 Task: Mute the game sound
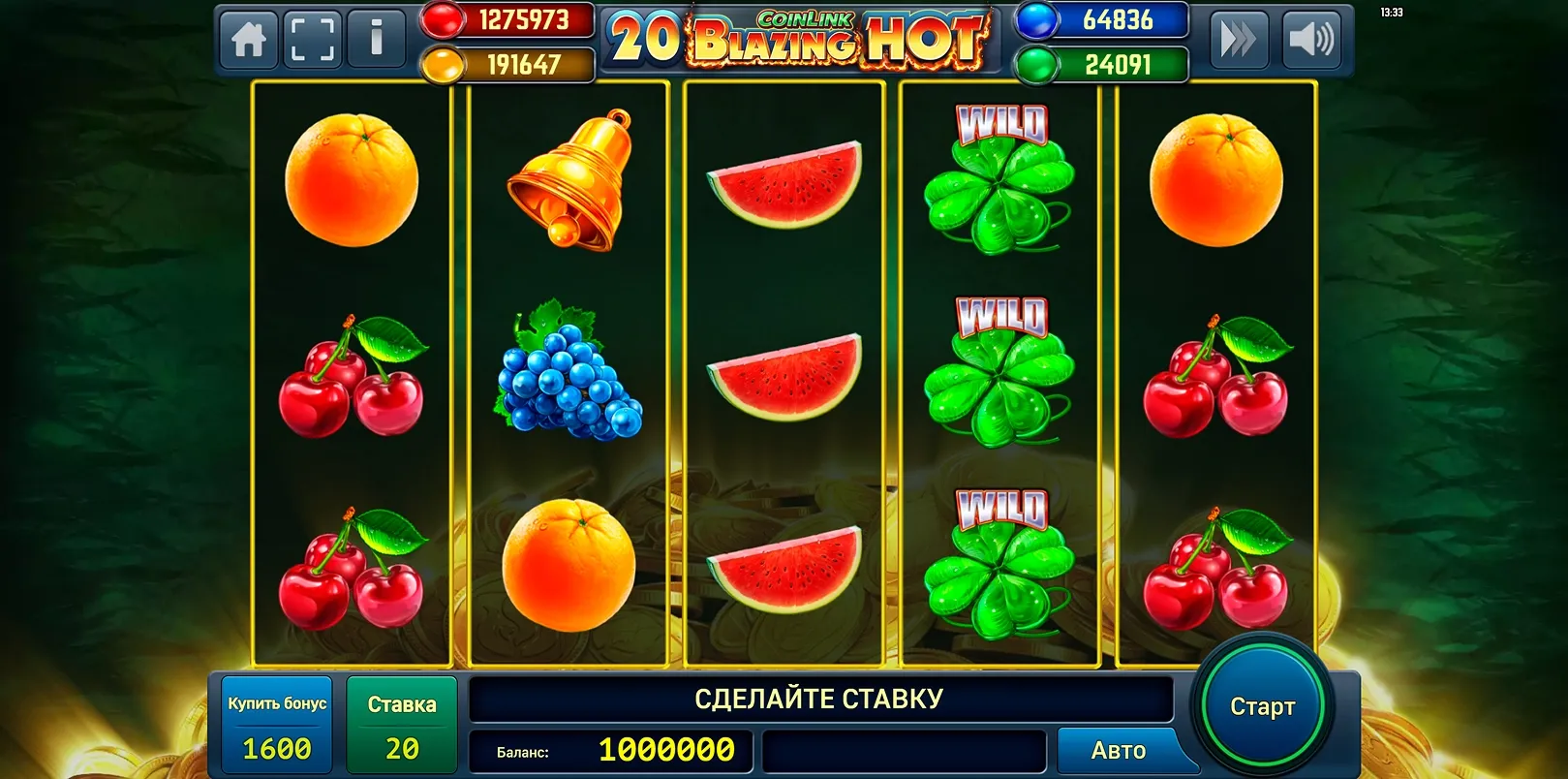(1312, 41)
